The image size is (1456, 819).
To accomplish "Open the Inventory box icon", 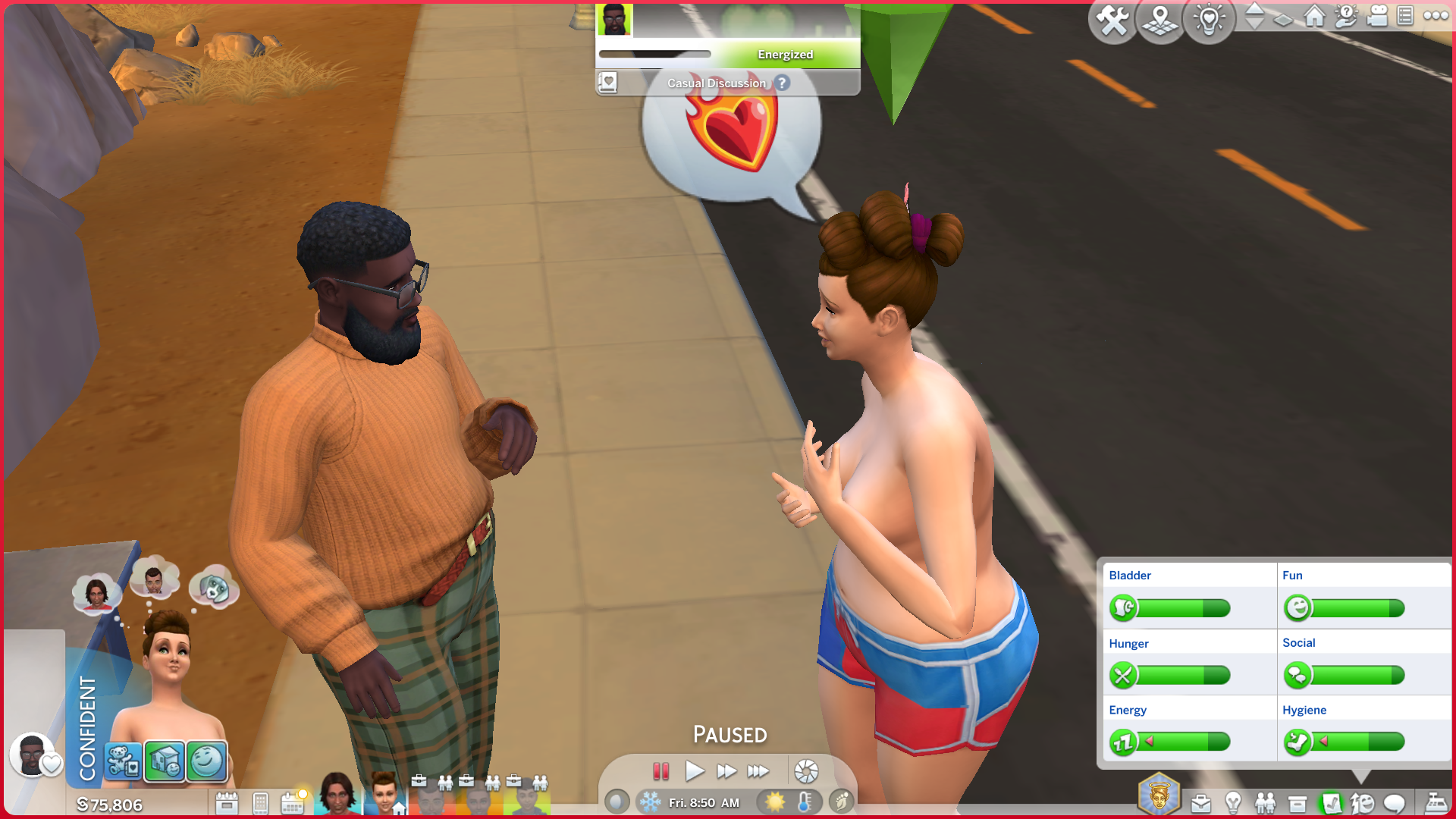I will click(x=1298, y=802).
